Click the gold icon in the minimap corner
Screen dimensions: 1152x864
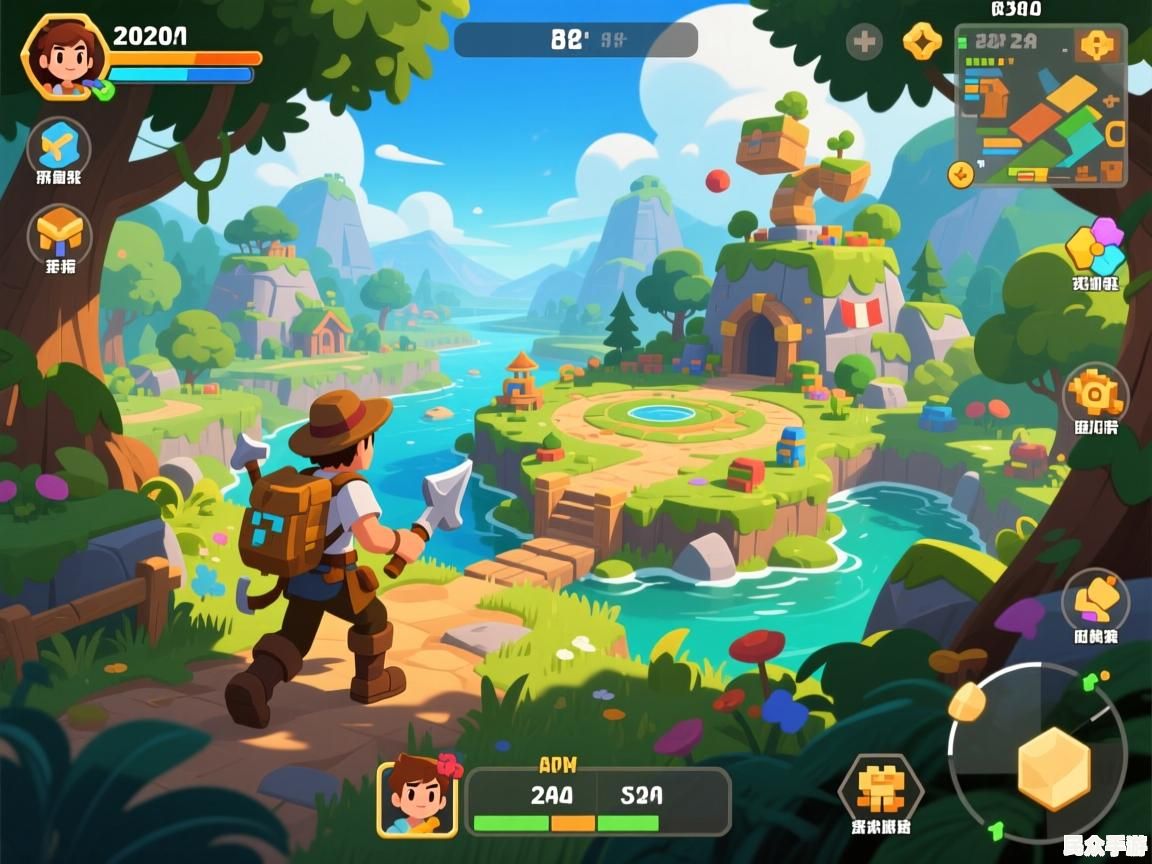[1098, 45]
